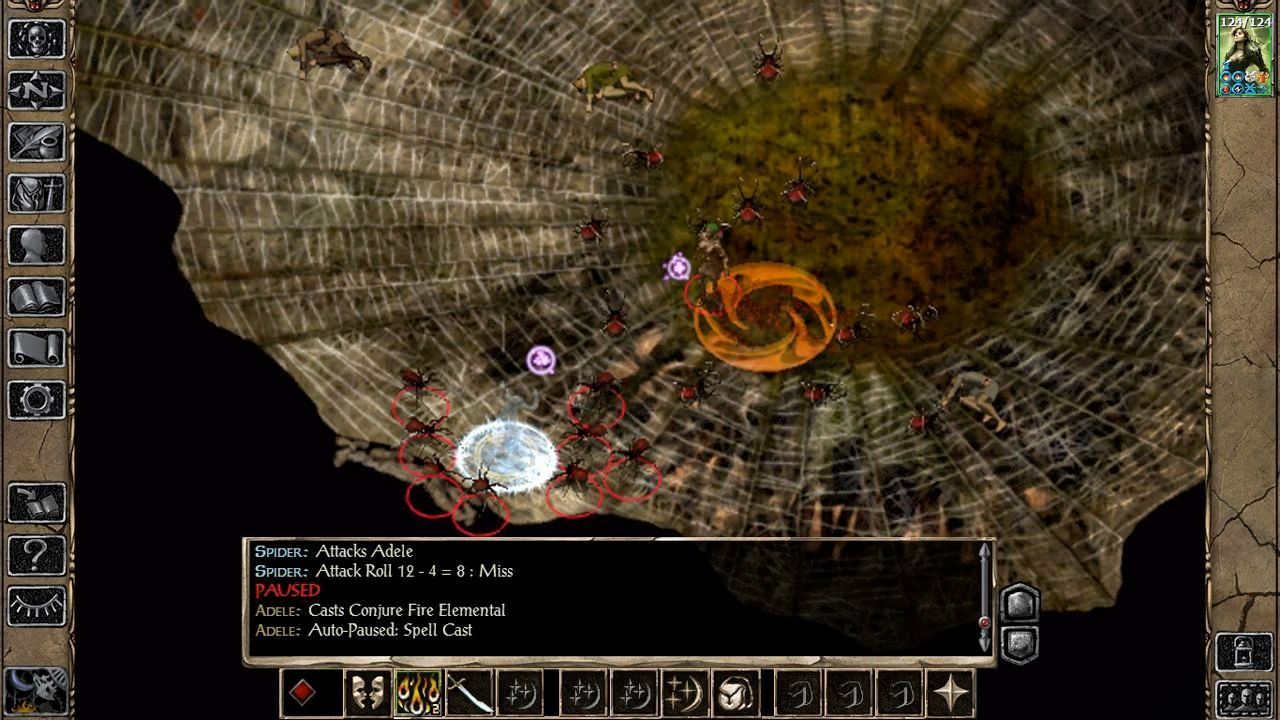The image size is (1280, 720).
Task: Open the inventory screen button
Action: coord(37,193)
